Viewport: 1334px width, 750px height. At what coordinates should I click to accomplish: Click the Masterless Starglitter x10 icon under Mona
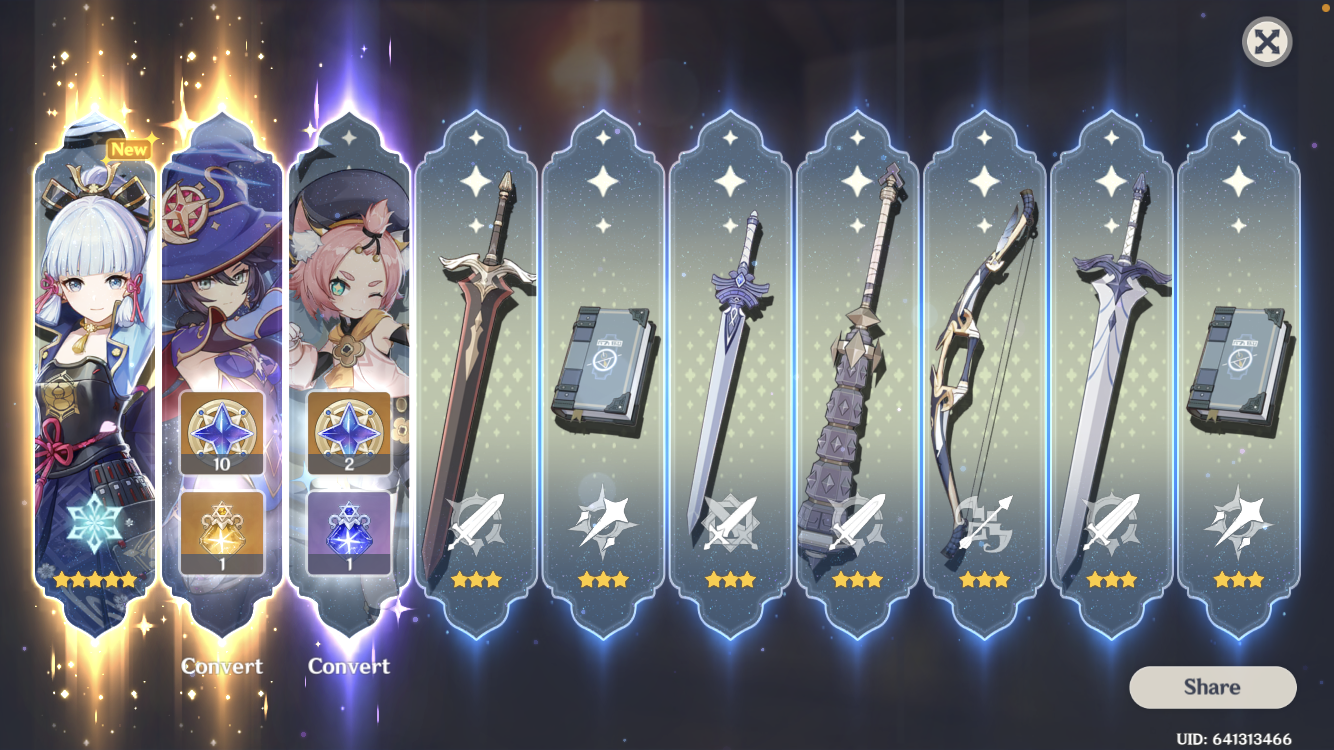point(222,432)
